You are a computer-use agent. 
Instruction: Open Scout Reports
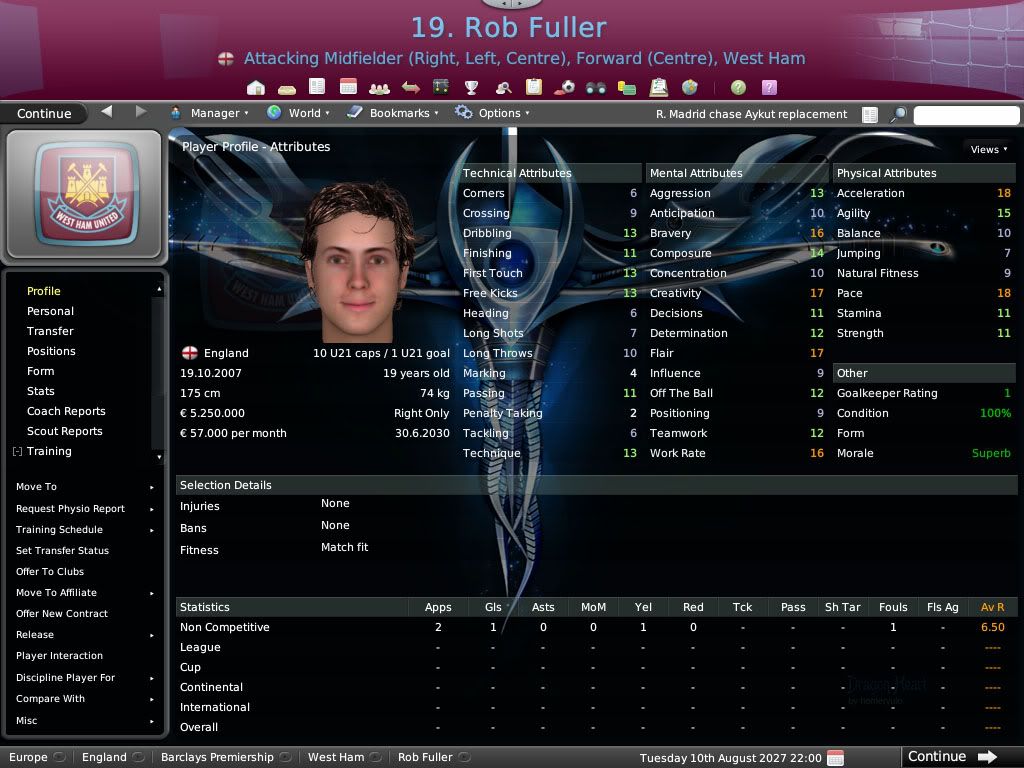[x=65, y=431]
